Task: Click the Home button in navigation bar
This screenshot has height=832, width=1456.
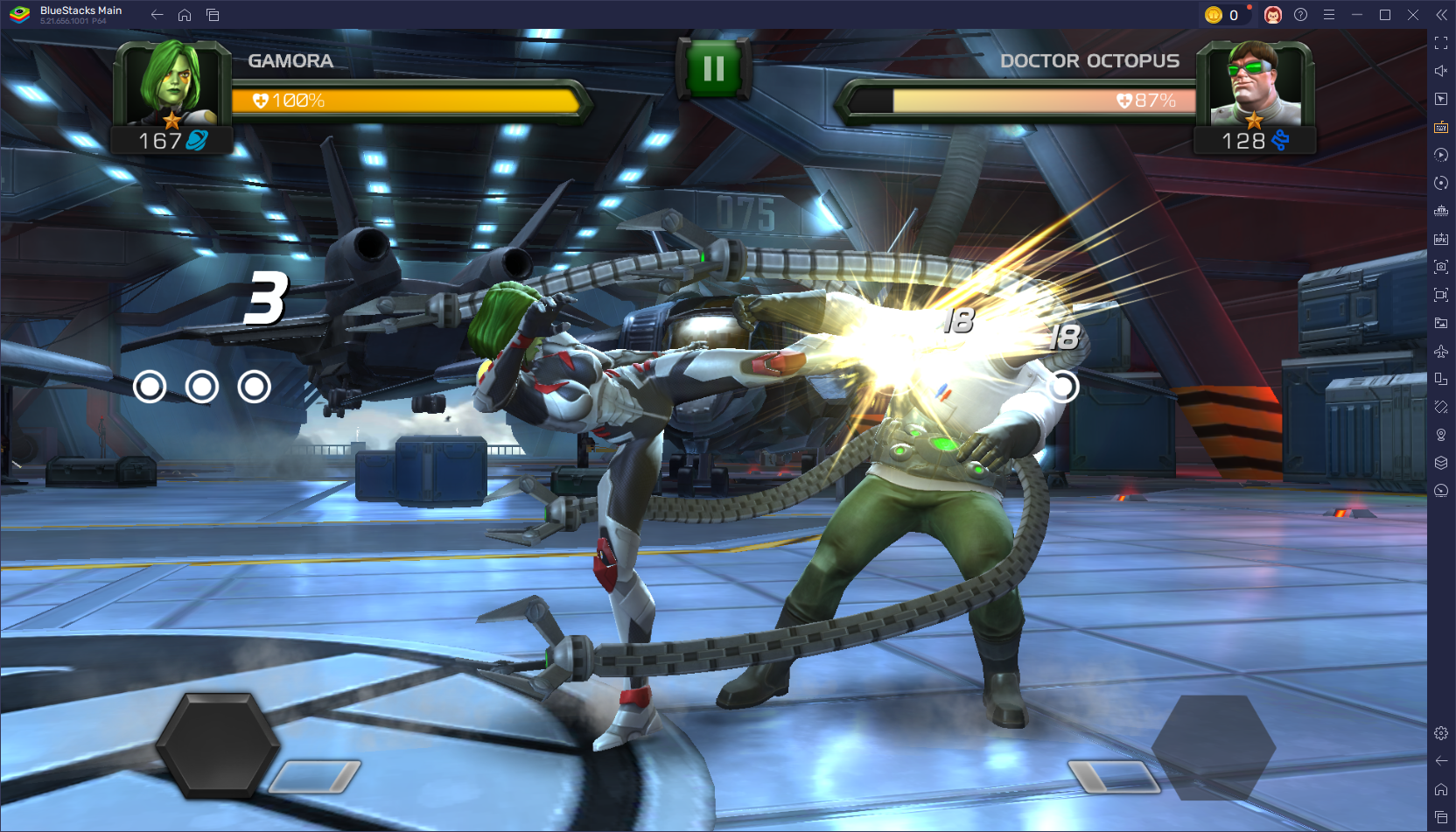Action: tap(184, 14)
